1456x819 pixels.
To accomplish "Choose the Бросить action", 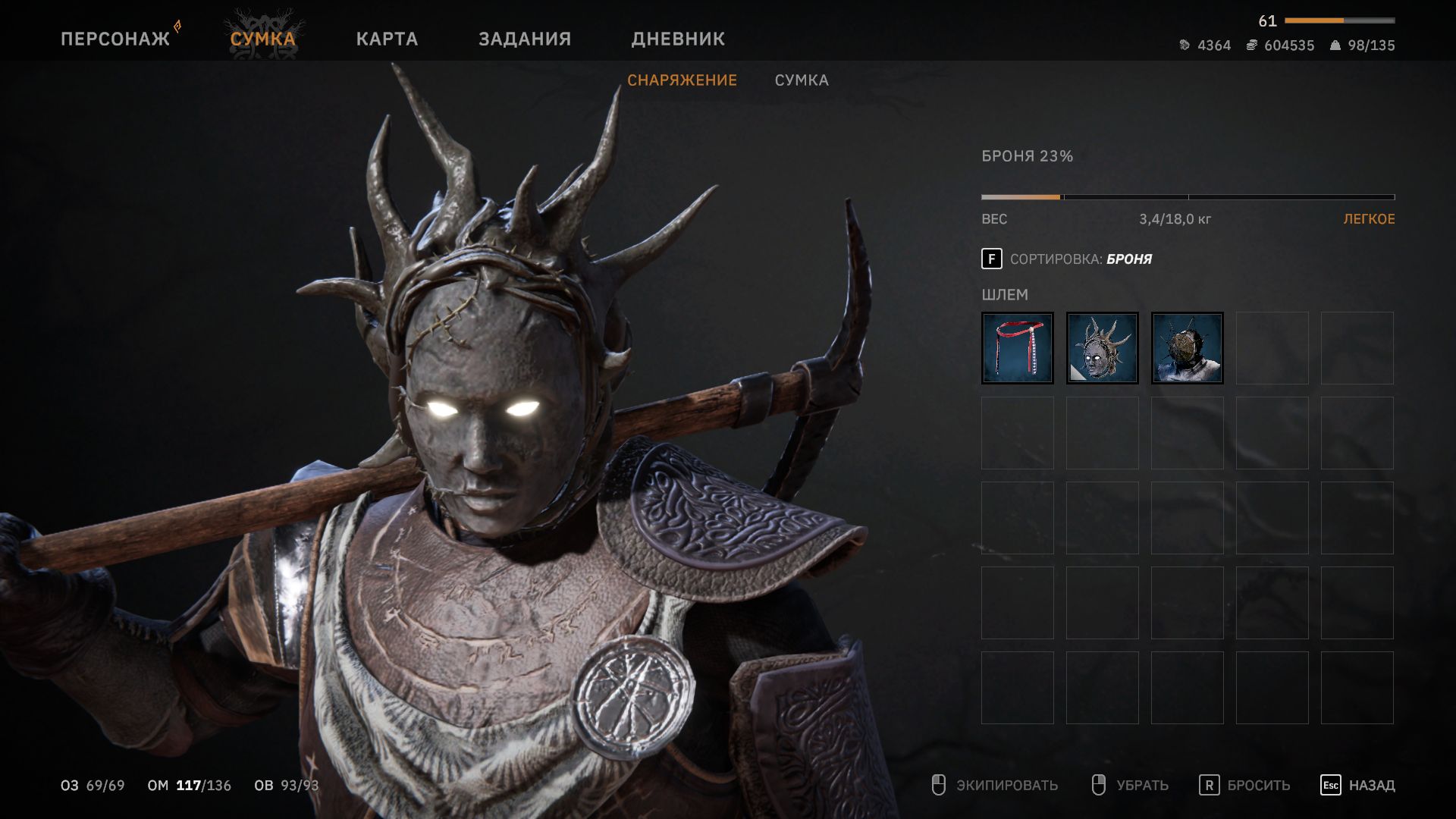I will pos(1244,785).
